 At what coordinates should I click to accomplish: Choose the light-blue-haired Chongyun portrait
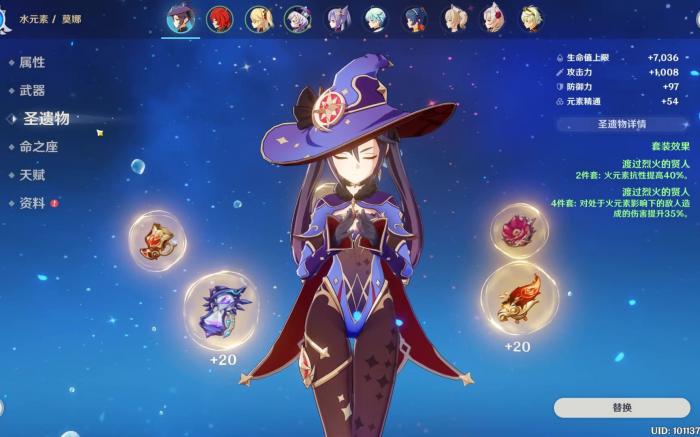[375, 18]
